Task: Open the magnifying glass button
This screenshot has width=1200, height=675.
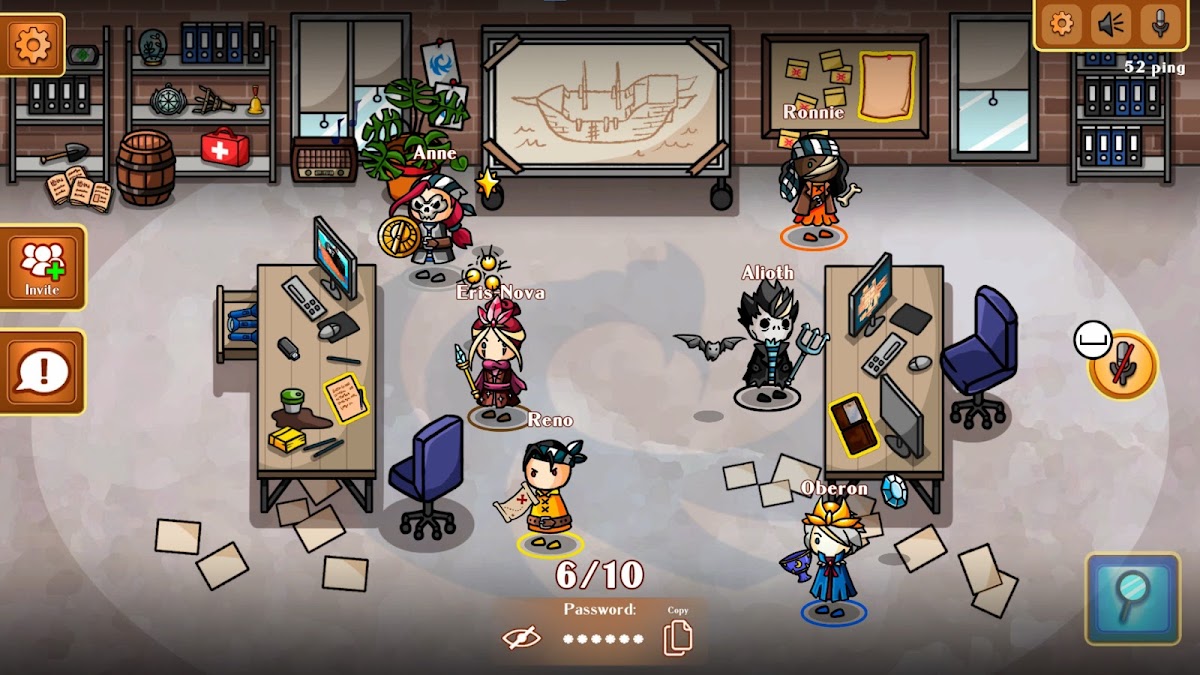Action: pyautogui.click(x=1133, y=598)
